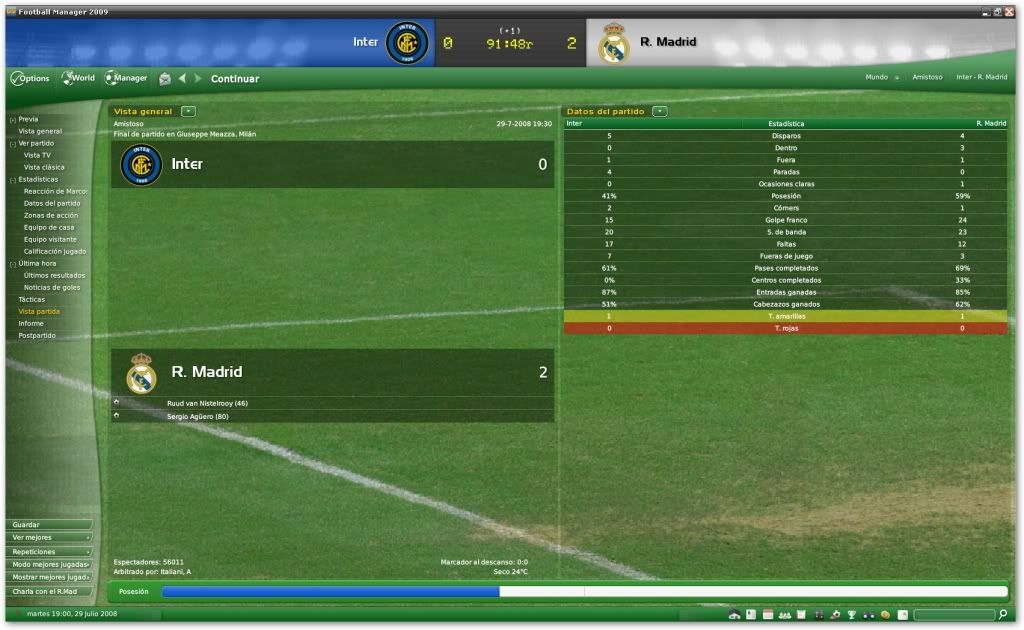The width and height of the screenshot is (1024, 630).
Task: Open the Manager menu
Action: click(x=126, y=78)
